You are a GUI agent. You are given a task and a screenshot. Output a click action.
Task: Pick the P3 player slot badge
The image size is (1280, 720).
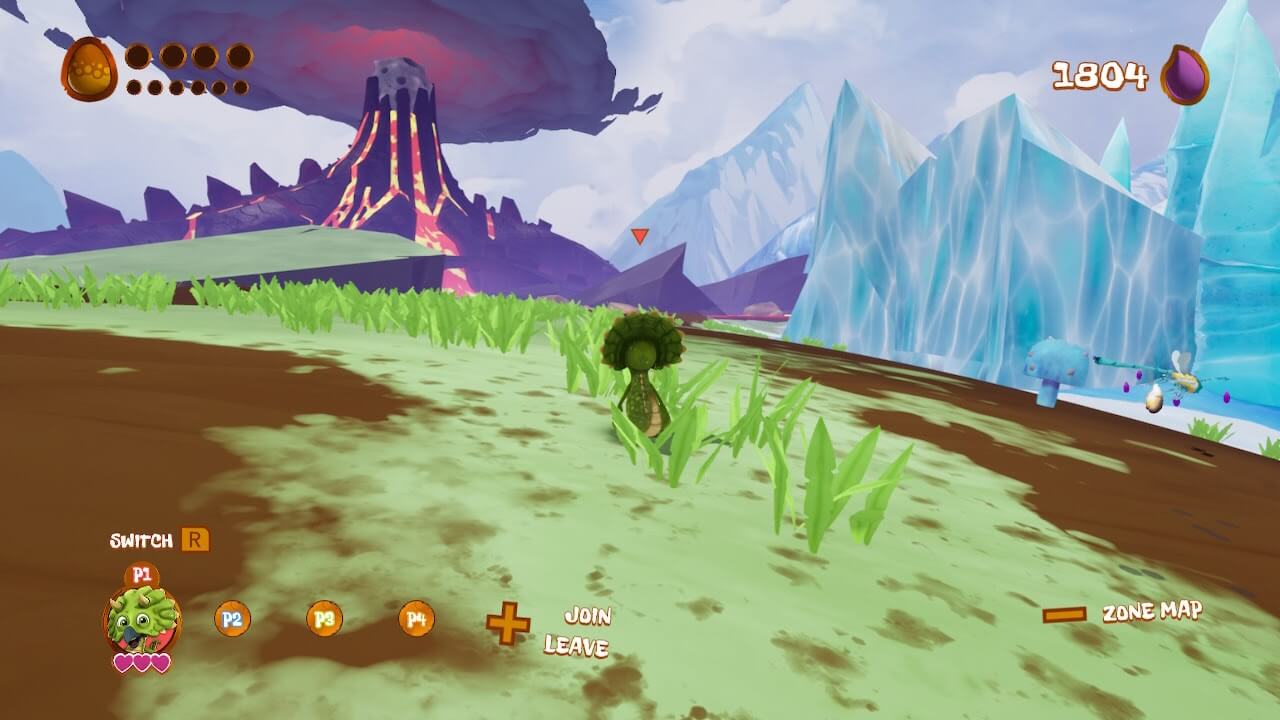(x=324, y=619)
